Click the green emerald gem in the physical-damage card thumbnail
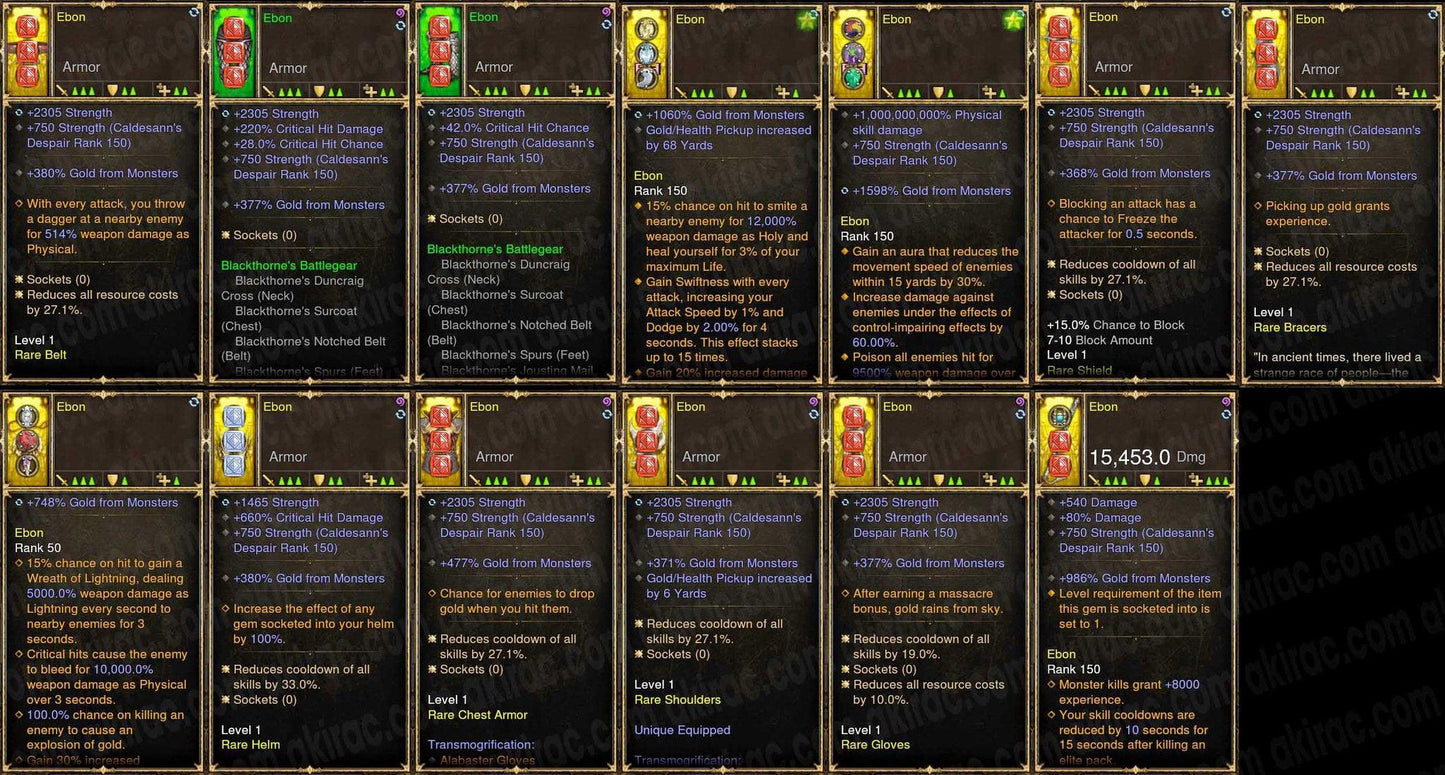 [x=852, y=78]
